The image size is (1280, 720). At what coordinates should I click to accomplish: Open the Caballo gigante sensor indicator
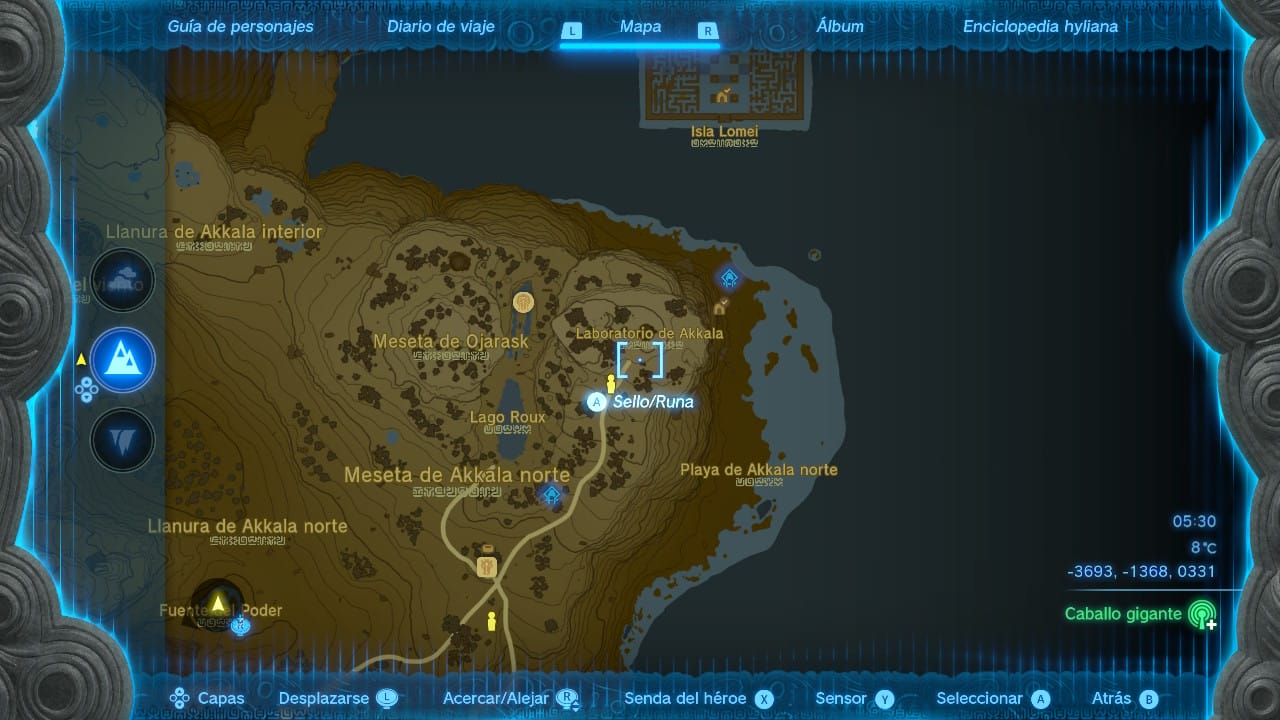pyautogui.click(x=1201, y=614)
